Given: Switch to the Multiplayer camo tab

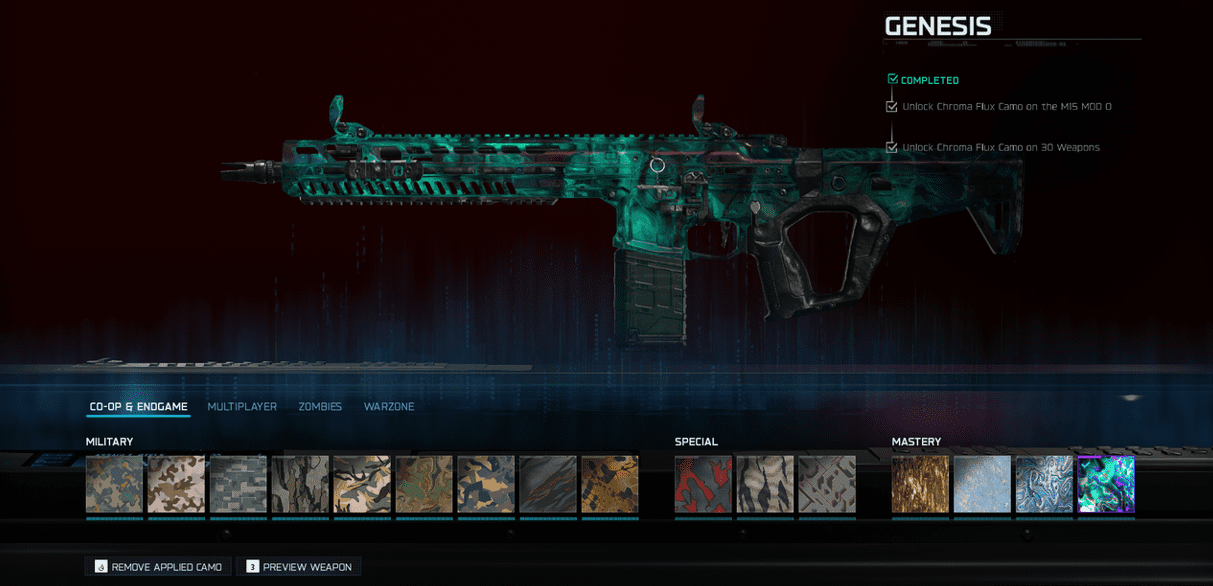Looking at the screenshot, I should (x=242, y=407).
